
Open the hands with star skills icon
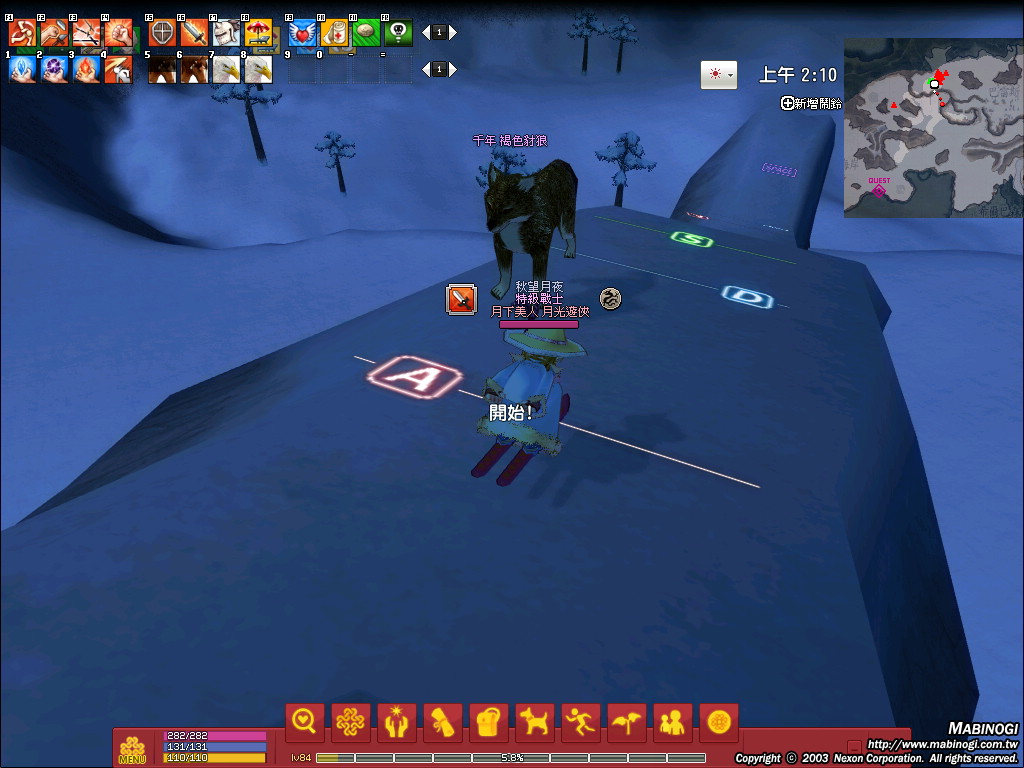[x=396, y=721]
